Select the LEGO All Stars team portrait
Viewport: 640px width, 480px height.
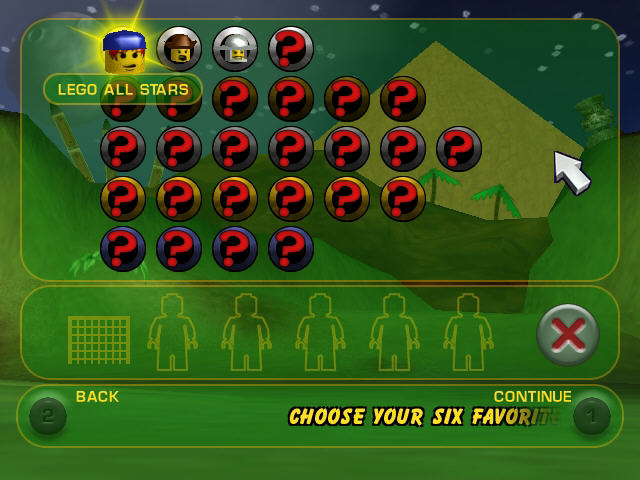[124, 50]
